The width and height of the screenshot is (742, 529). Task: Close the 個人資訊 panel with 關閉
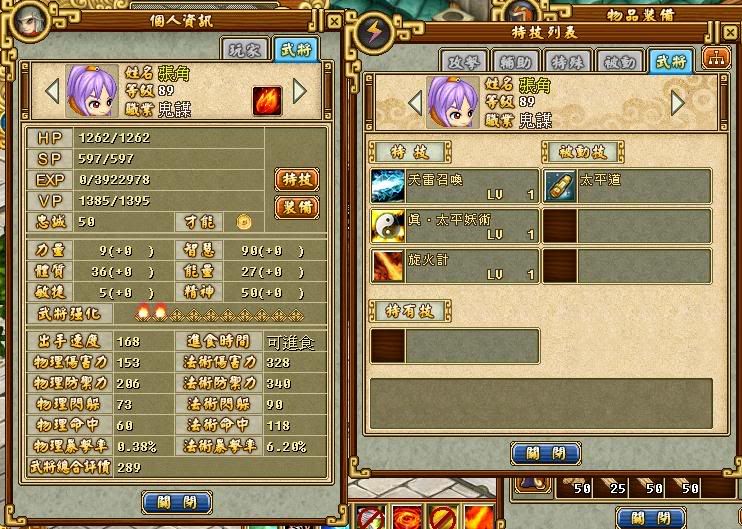[177, 502]
